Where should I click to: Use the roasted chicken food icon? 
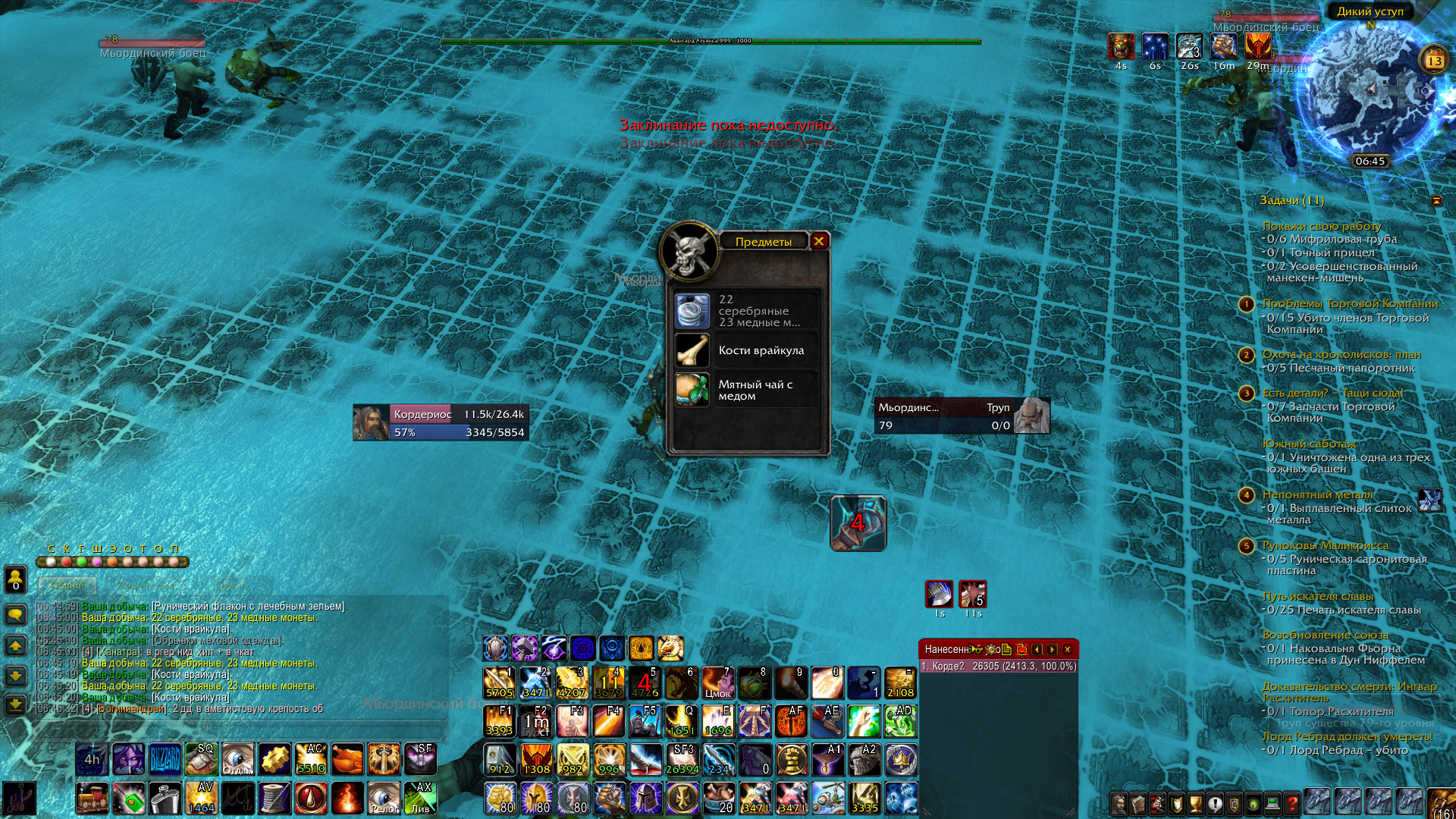click(347, 759)
